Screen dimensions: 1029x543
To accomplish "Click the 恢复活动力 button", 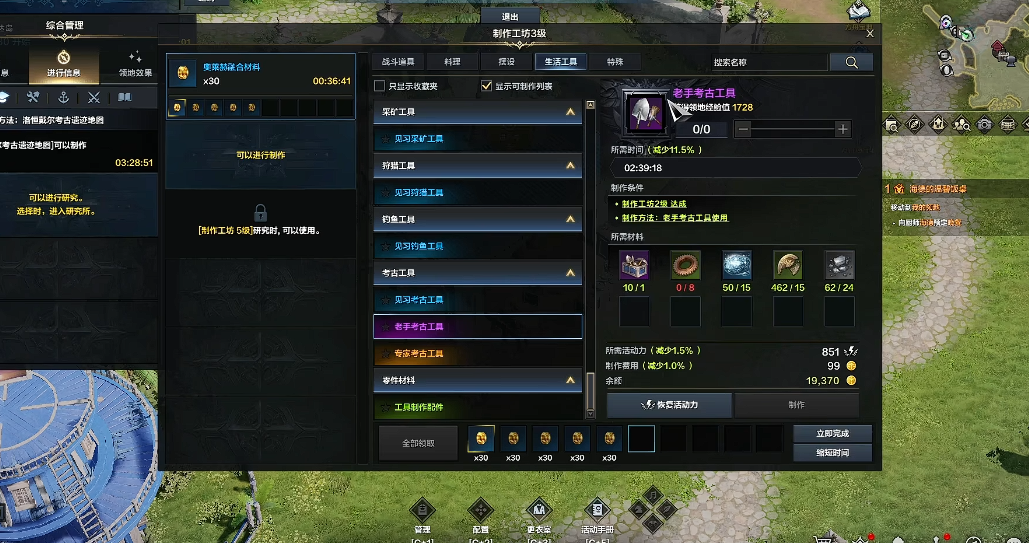I will click(x=669, y=405).
